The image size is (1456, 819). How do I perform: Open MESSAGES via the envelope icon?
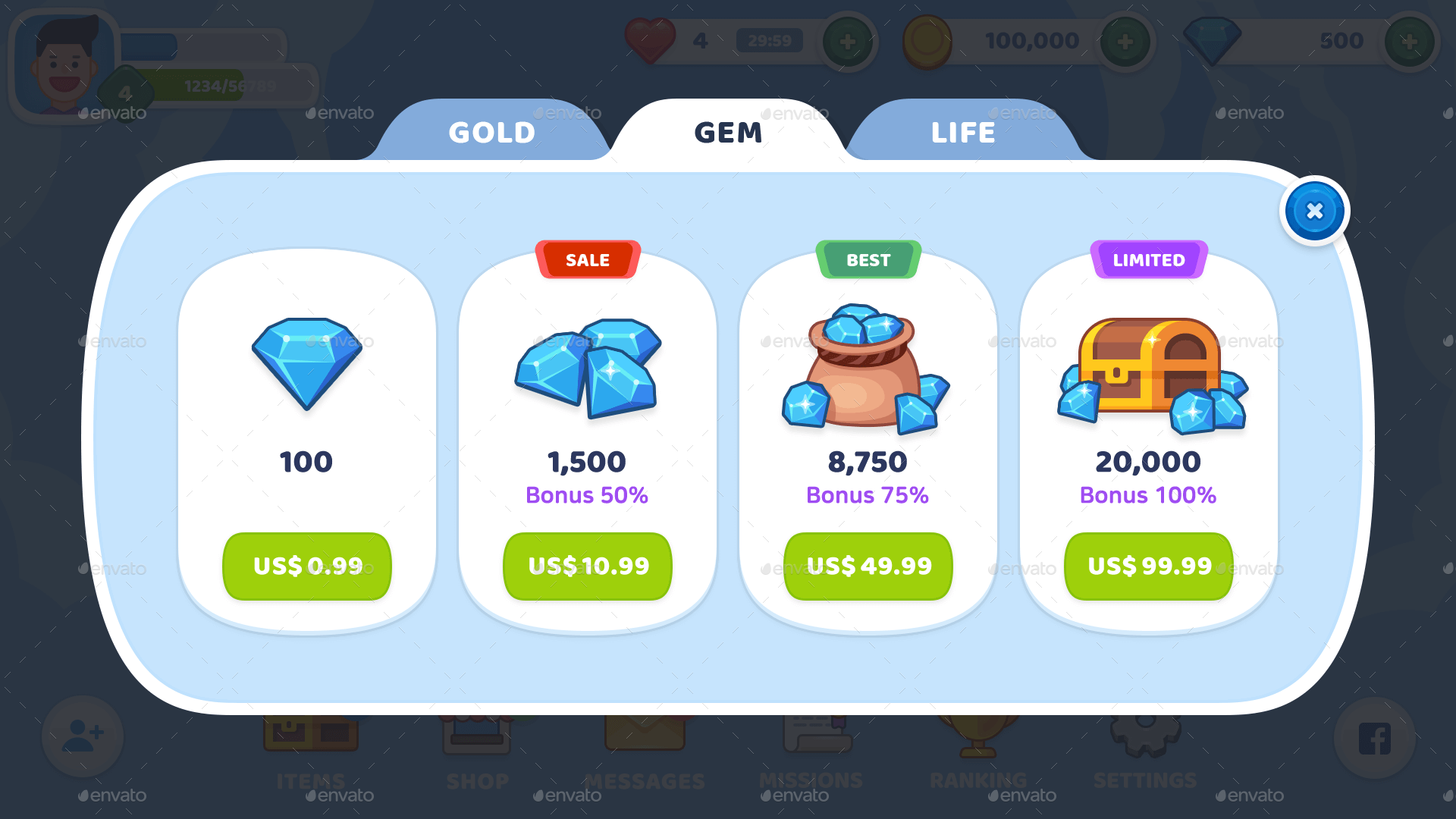644,733
